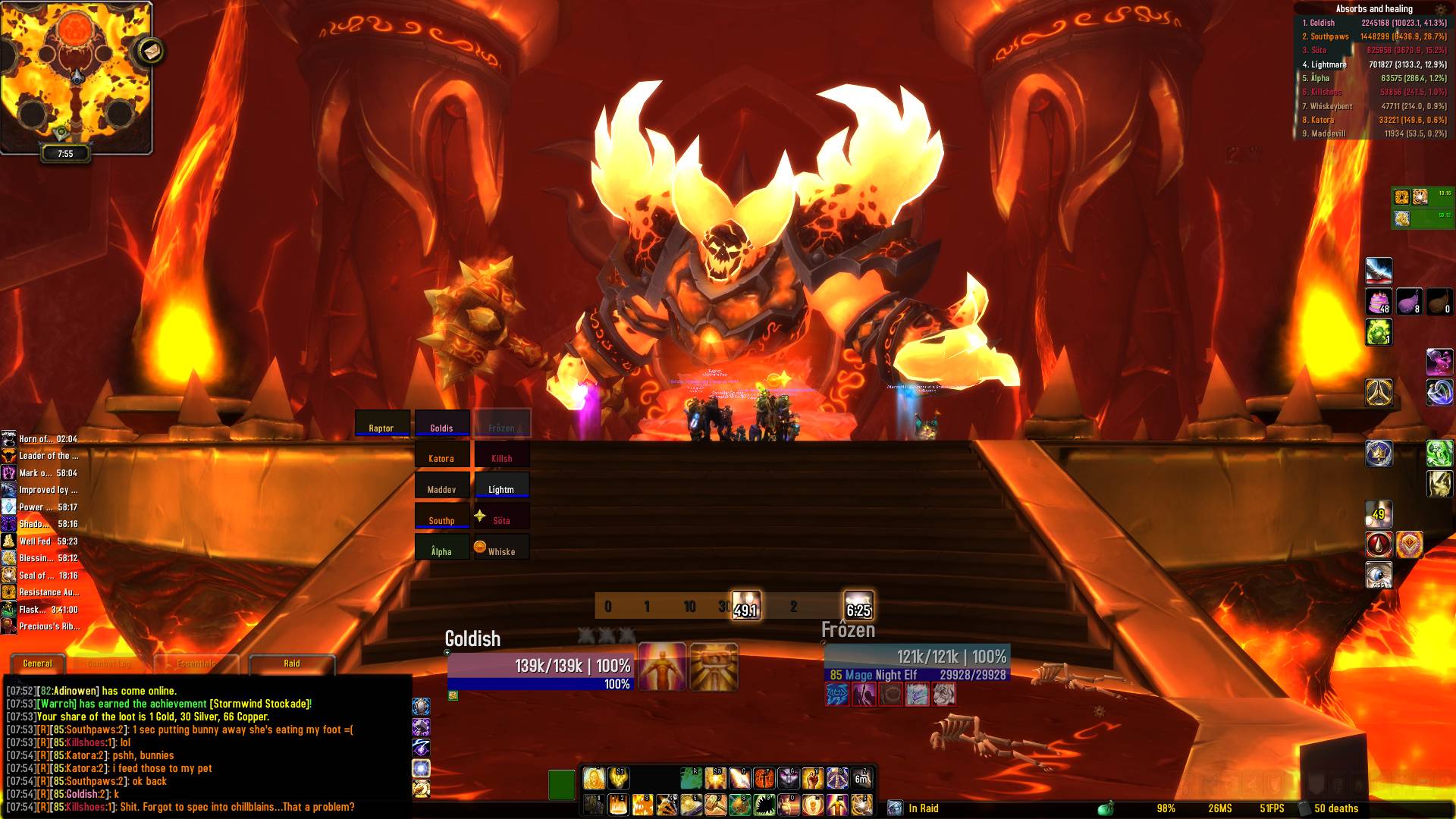The width and height of the screenshot is (1456, 819).
Task: Click the Horn of Winter buff entry
Action: pyautogui.click(x=42, y=439)
